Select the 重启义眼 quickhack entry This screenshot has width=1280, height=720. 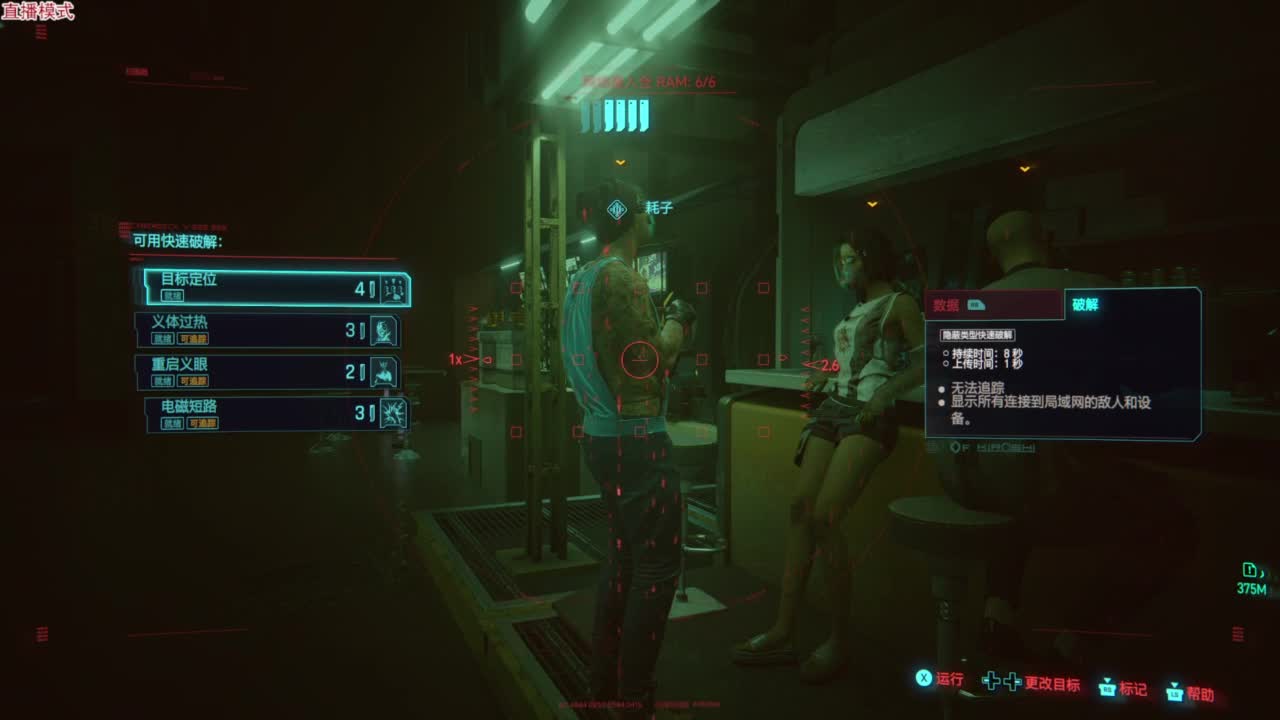[x=268, y=373]
